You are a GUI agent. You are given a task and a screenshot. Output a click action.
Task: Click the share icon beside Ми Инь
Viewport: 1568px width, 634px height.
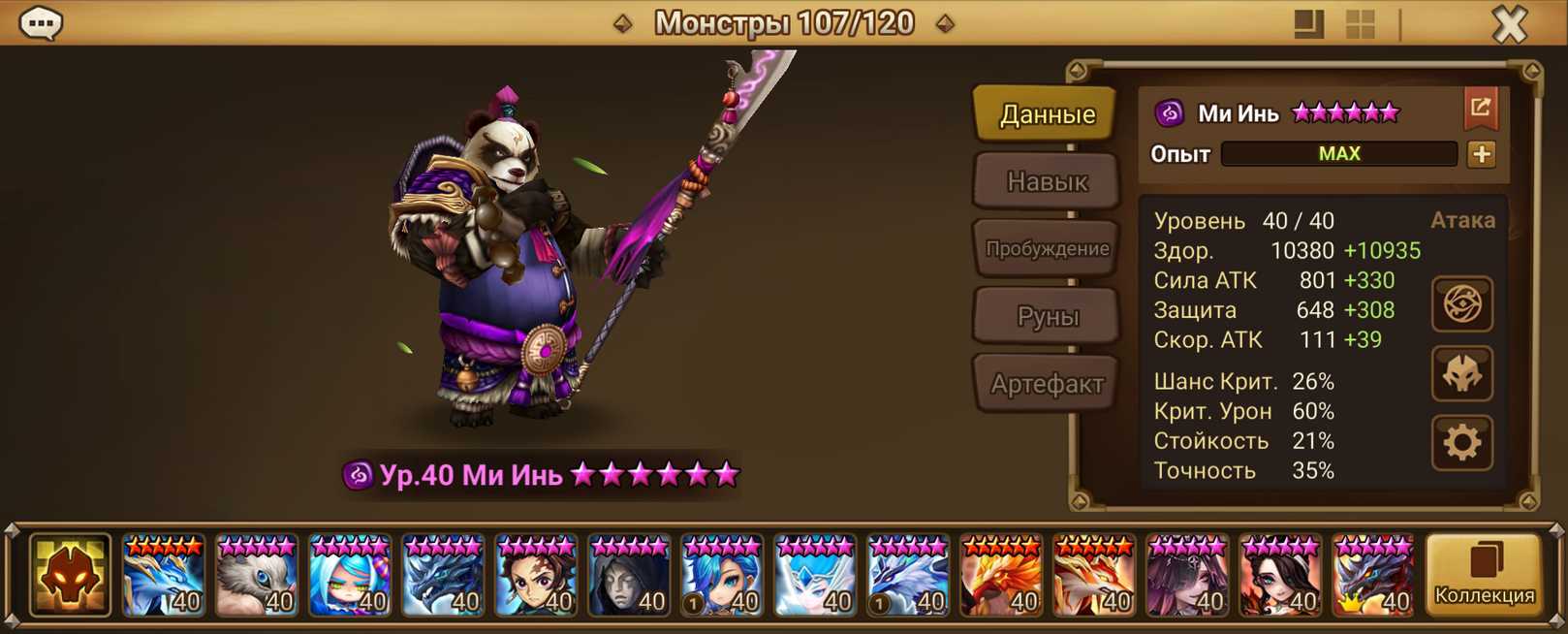1480,108
